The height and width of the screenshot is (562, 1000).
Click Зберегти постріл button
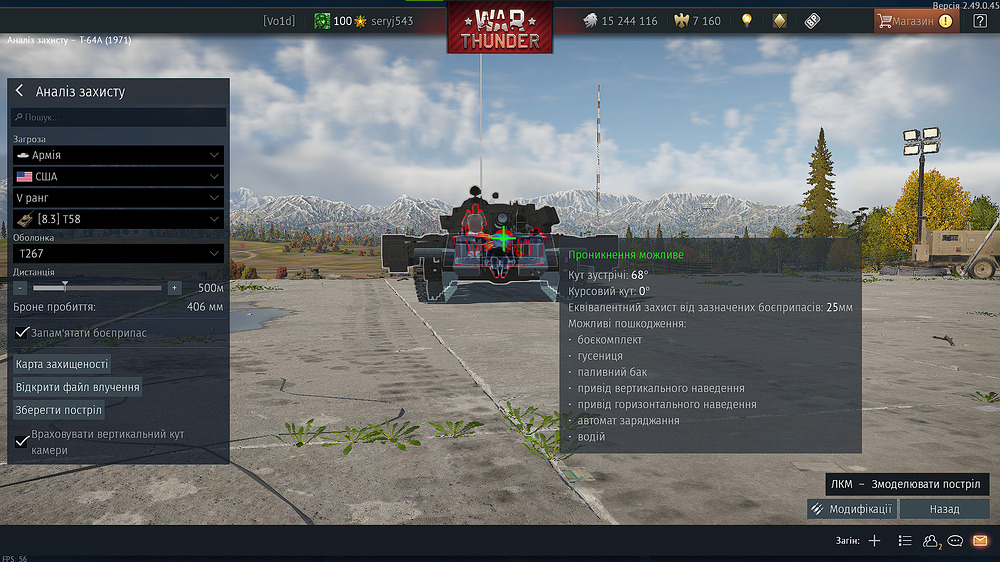59,410
